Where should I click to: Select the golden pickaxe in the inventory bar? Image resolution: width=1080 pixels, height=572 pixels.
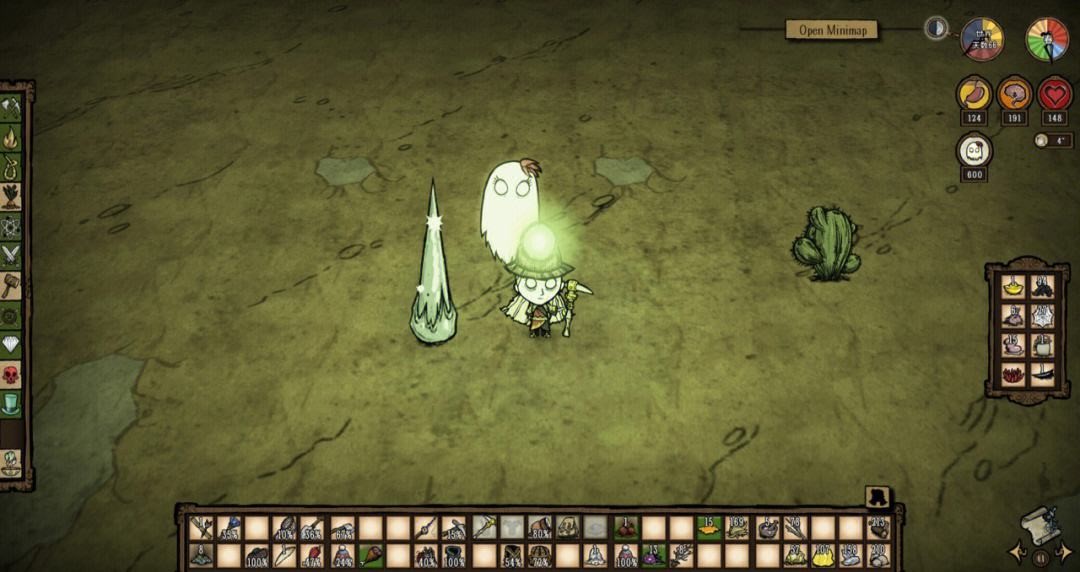click(485, 527)
